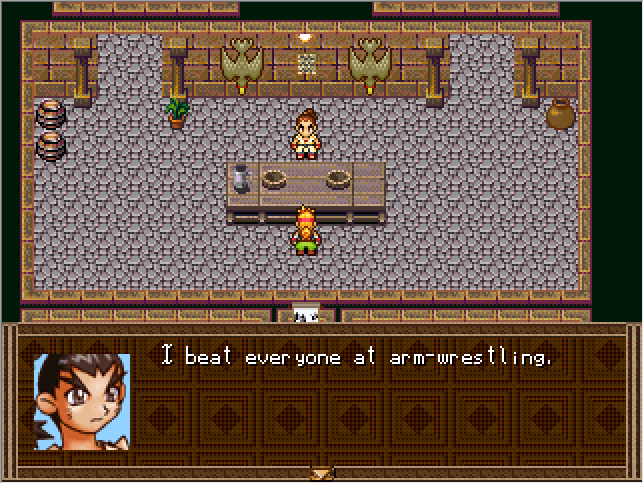Click the dialogue continue arrow indicator

322,473
